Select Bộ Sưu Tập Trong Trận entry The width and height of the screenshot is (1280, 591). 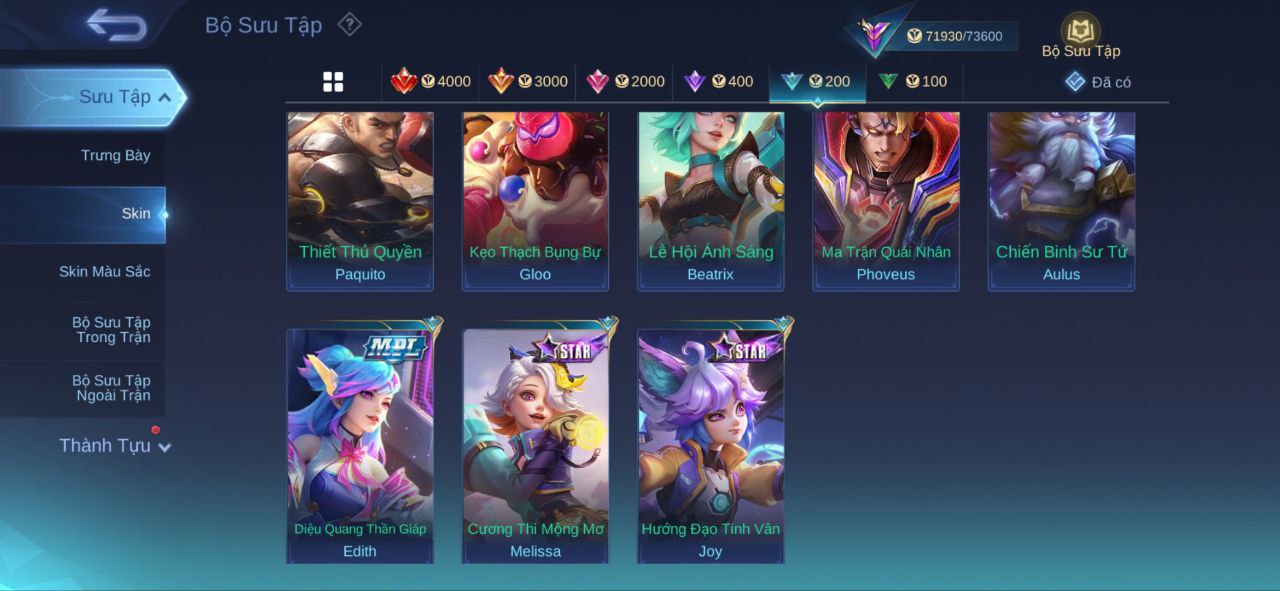point(110,330)
